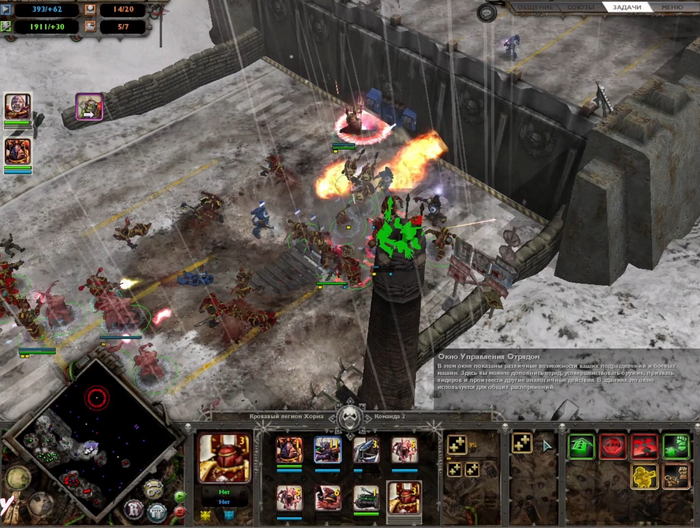Select the large Chaos commander unit portrait
The height and width of the screenshot is (528, 700).
(x=225, y=458)
